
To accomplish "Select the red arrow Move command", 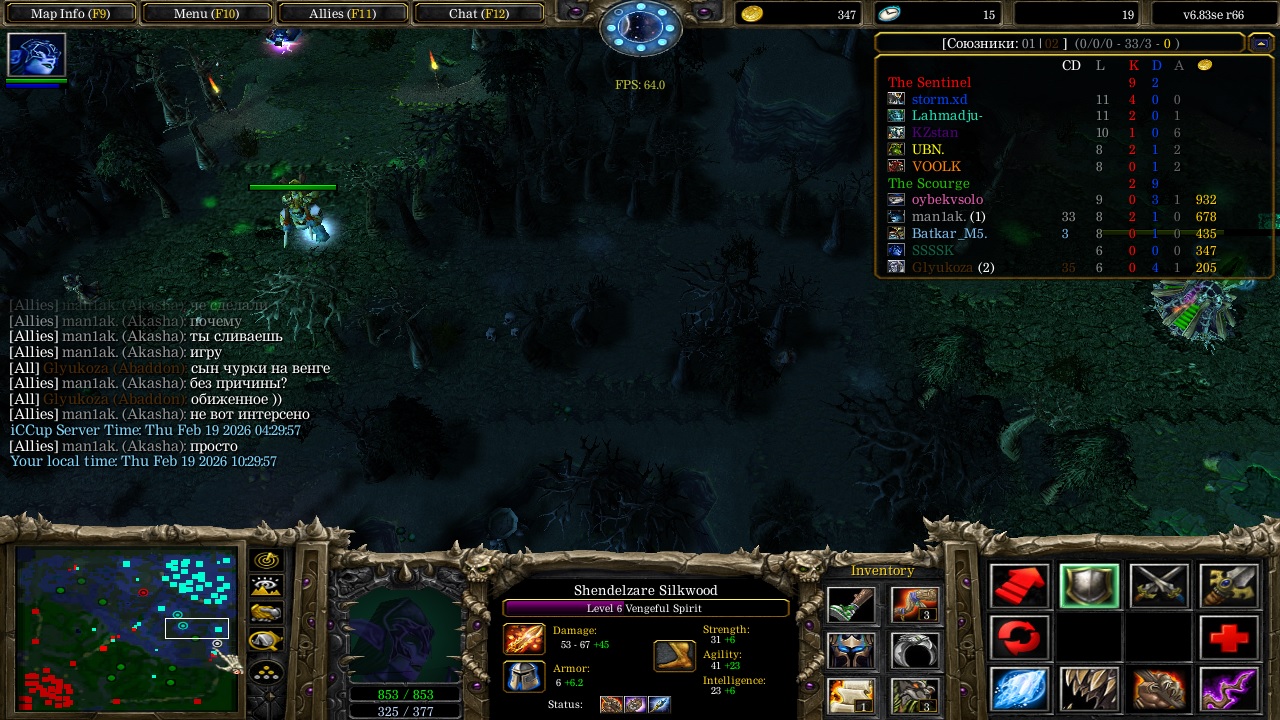I will [x=1019, y=587].
